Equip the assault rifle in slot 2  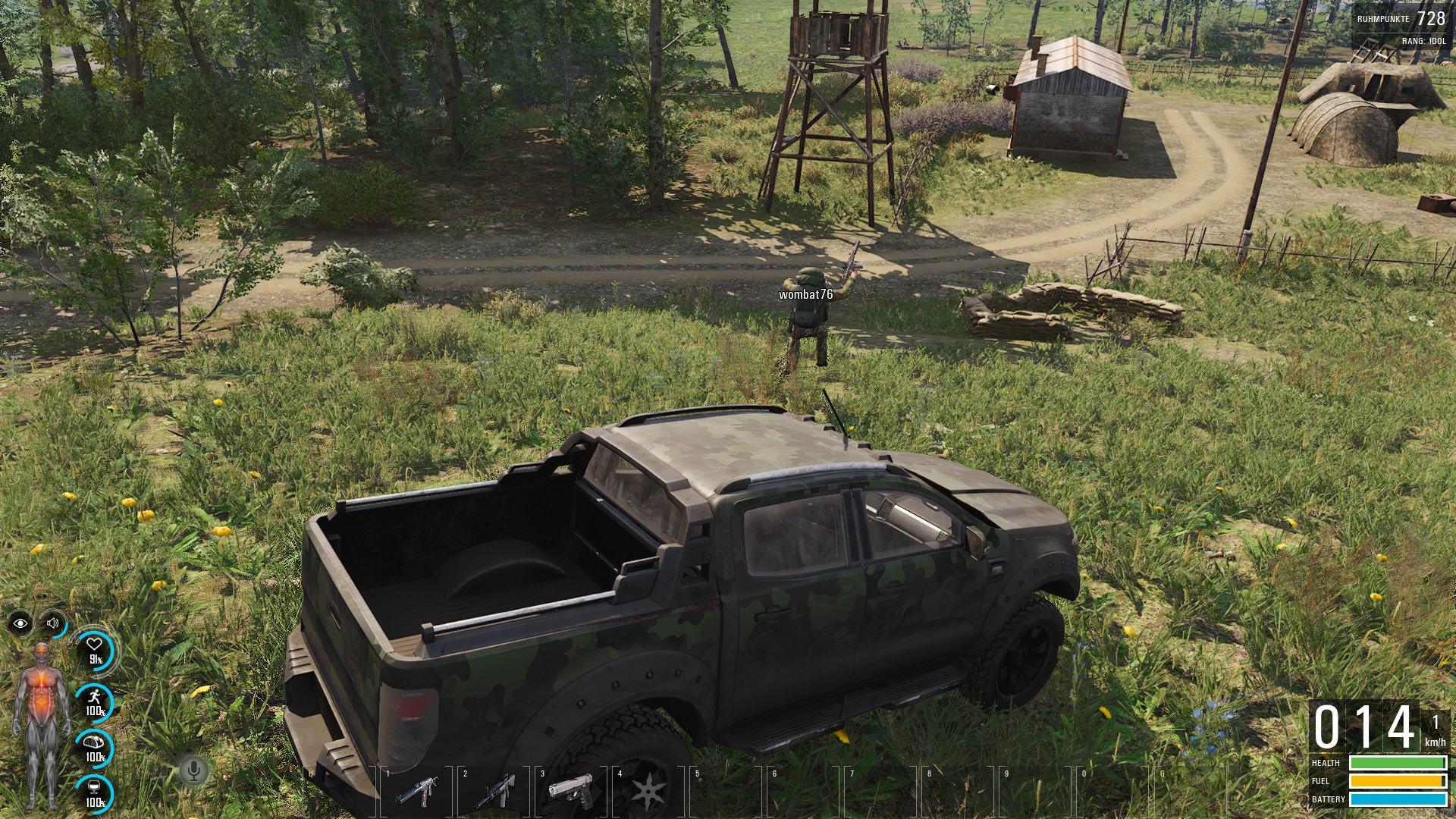tap(494, 792)
